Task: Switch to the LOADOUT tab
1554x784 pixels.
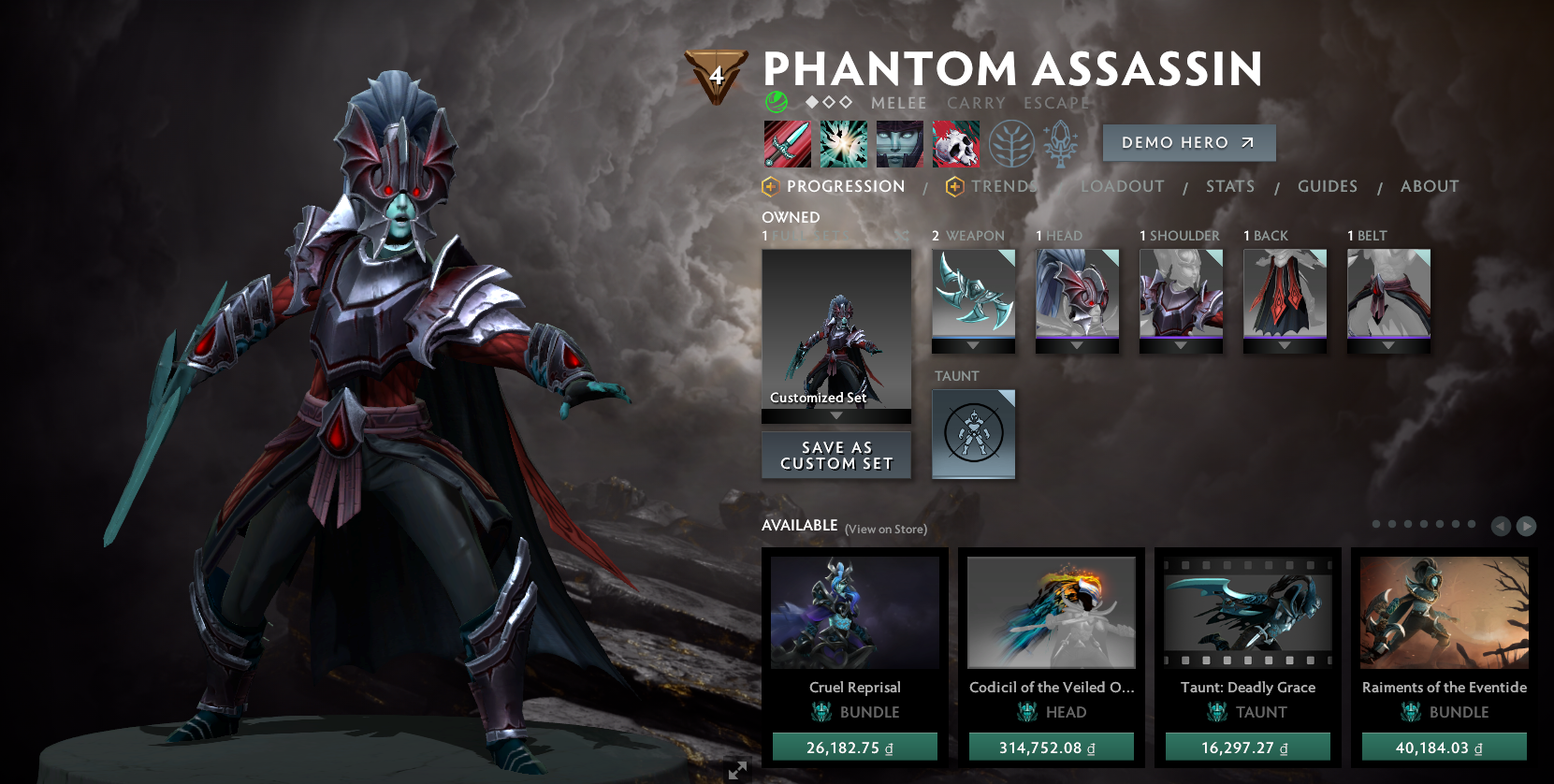Action: click(x=1122, y=186)
